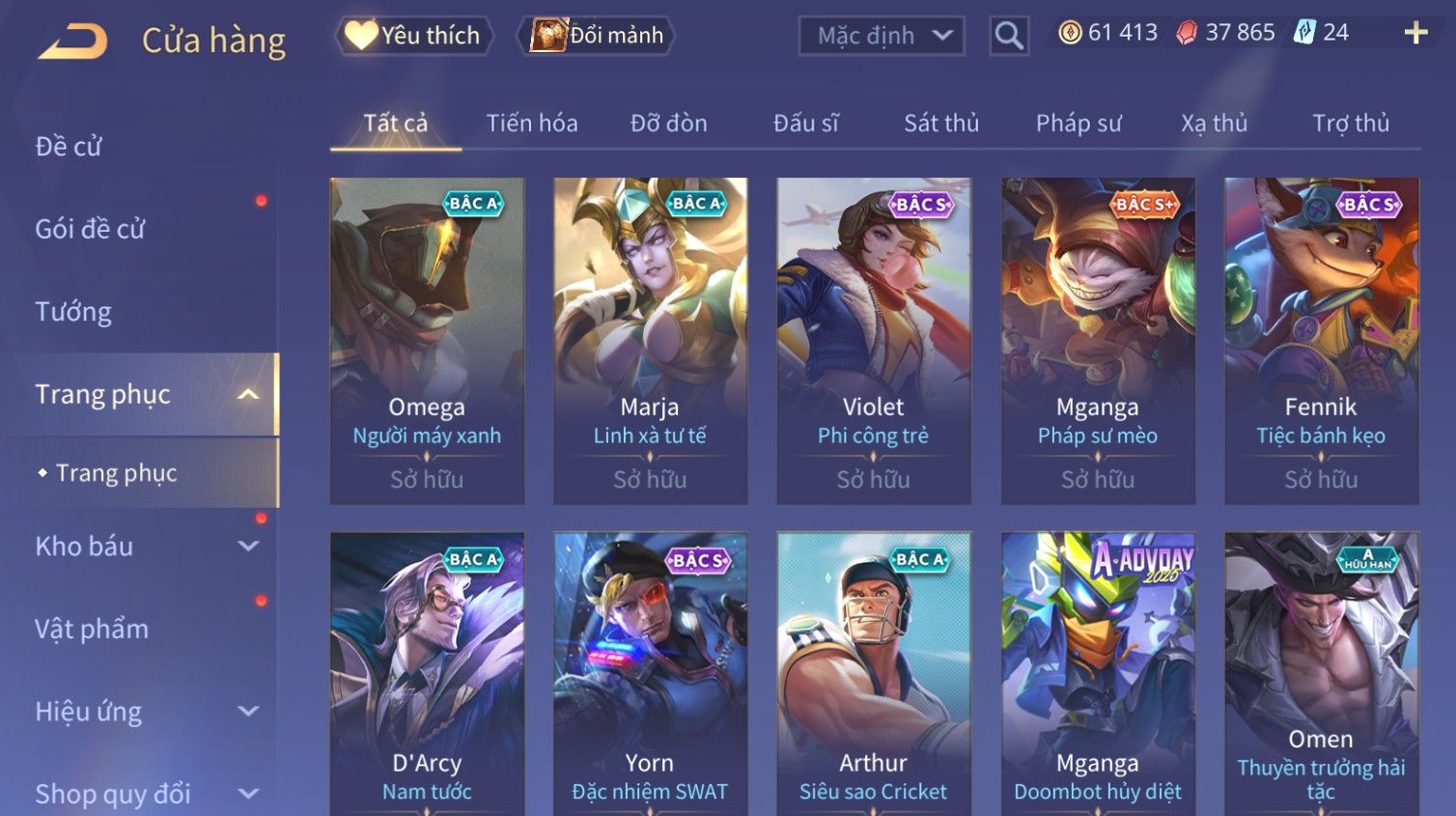
Task: Choose the Pháp sư tab
Action: (x=1078, y=124)
